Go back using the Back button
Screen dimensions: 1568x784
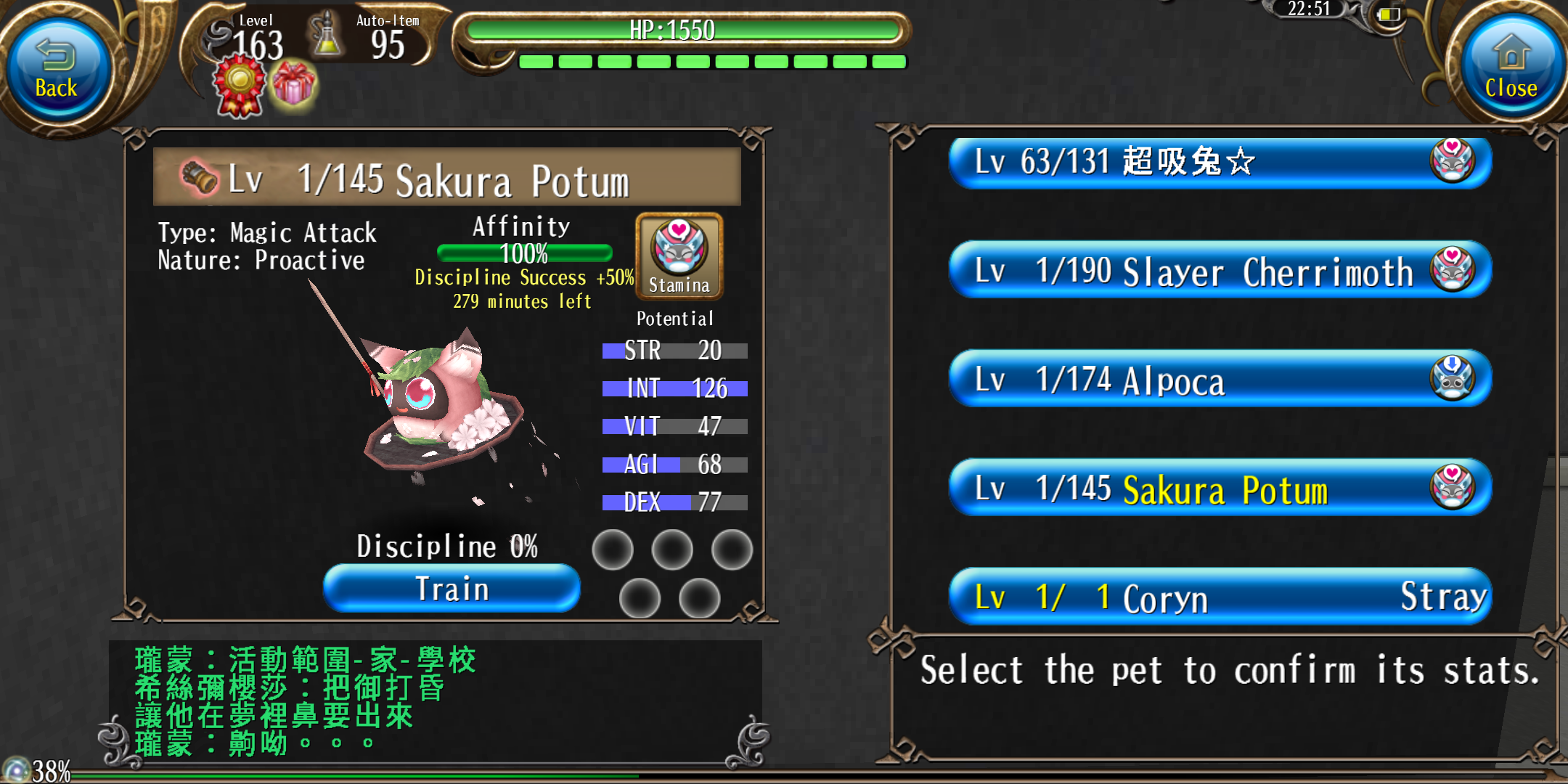click(57, 70)
